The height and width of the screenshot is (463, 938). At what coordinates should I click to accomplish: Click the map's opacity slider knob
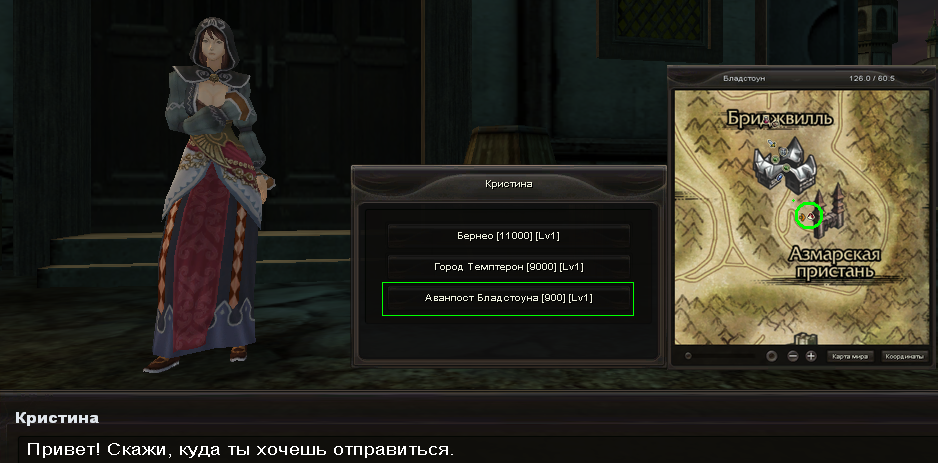click(688, 356)
